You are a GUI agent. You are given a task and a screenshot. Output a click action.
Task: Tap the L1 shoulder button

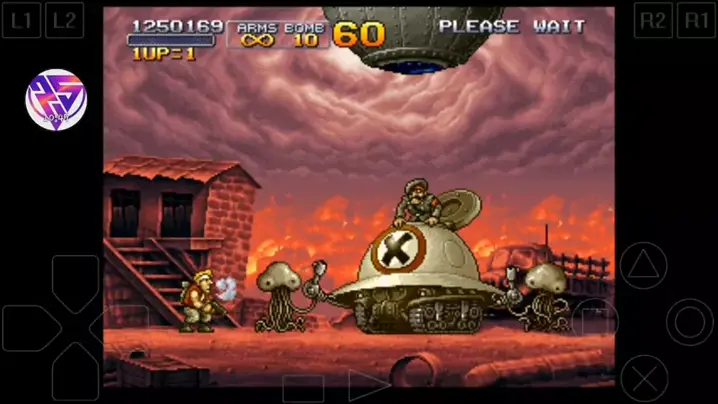[22, 19]
